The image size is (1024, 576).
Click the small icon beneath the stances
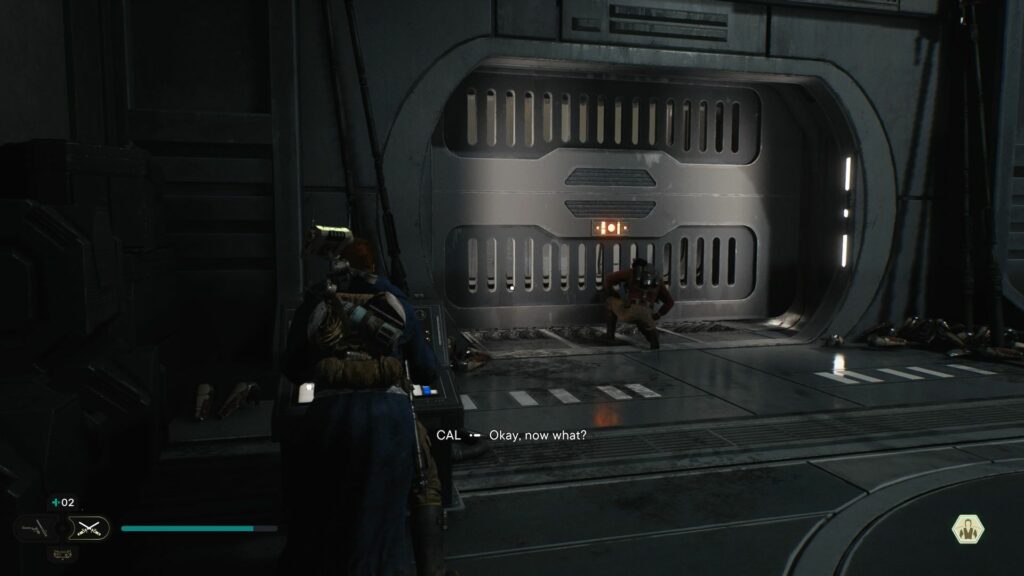click(61, 553)
